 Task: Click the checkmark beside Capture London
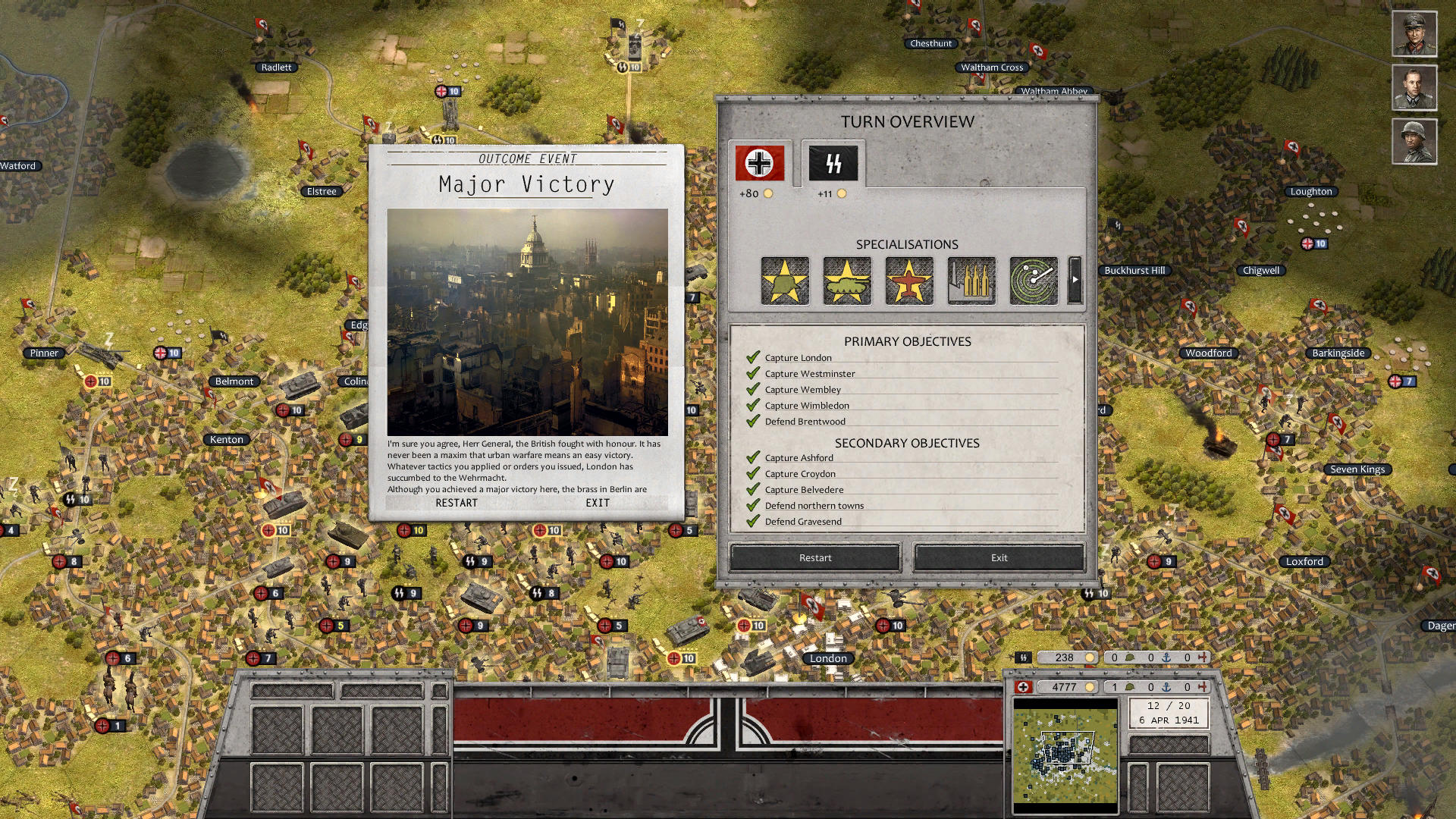(x=753, y=356)
